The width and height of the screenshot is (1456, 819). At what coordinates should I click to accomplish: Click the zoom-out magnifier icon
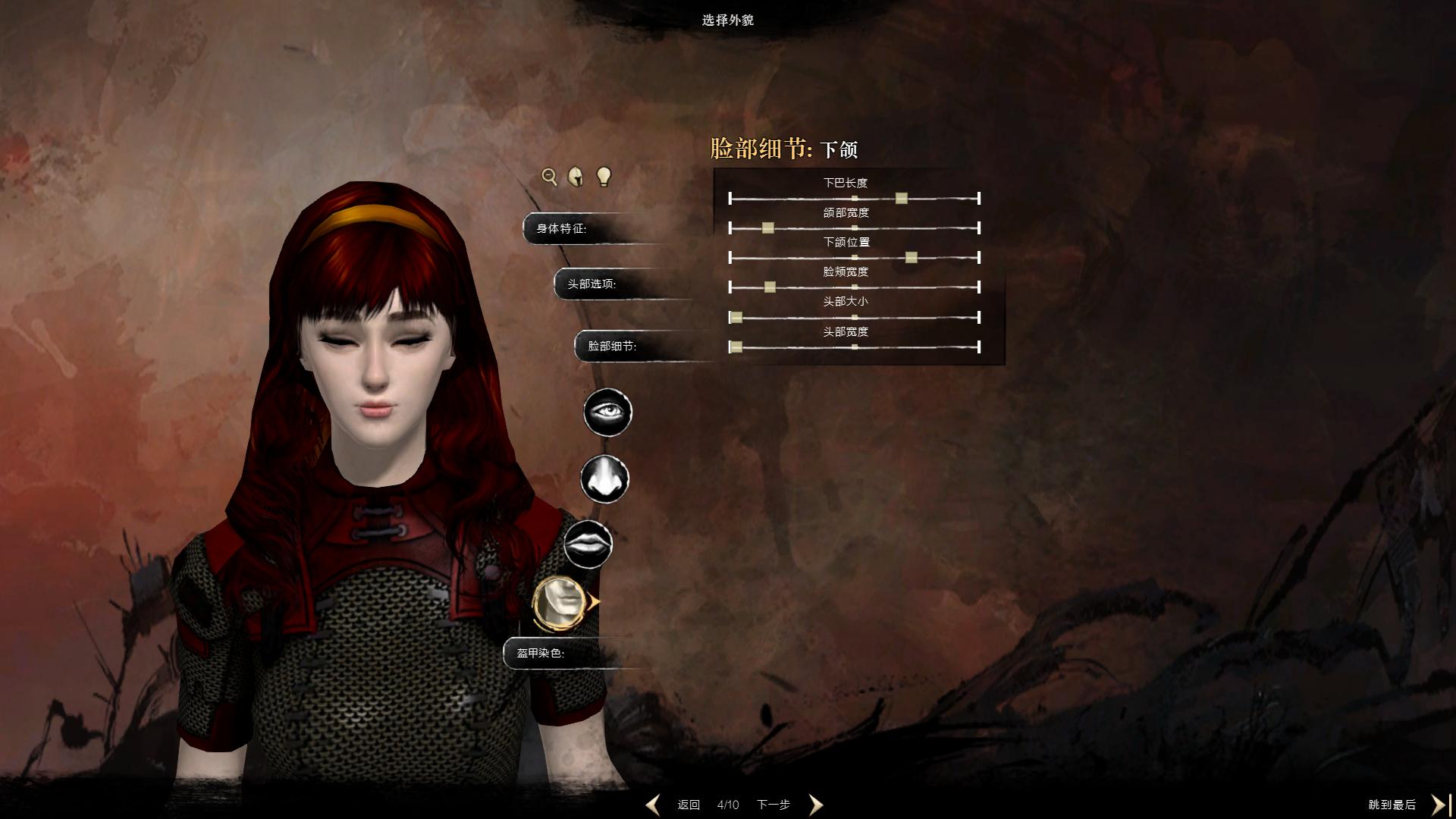point(549,177)
